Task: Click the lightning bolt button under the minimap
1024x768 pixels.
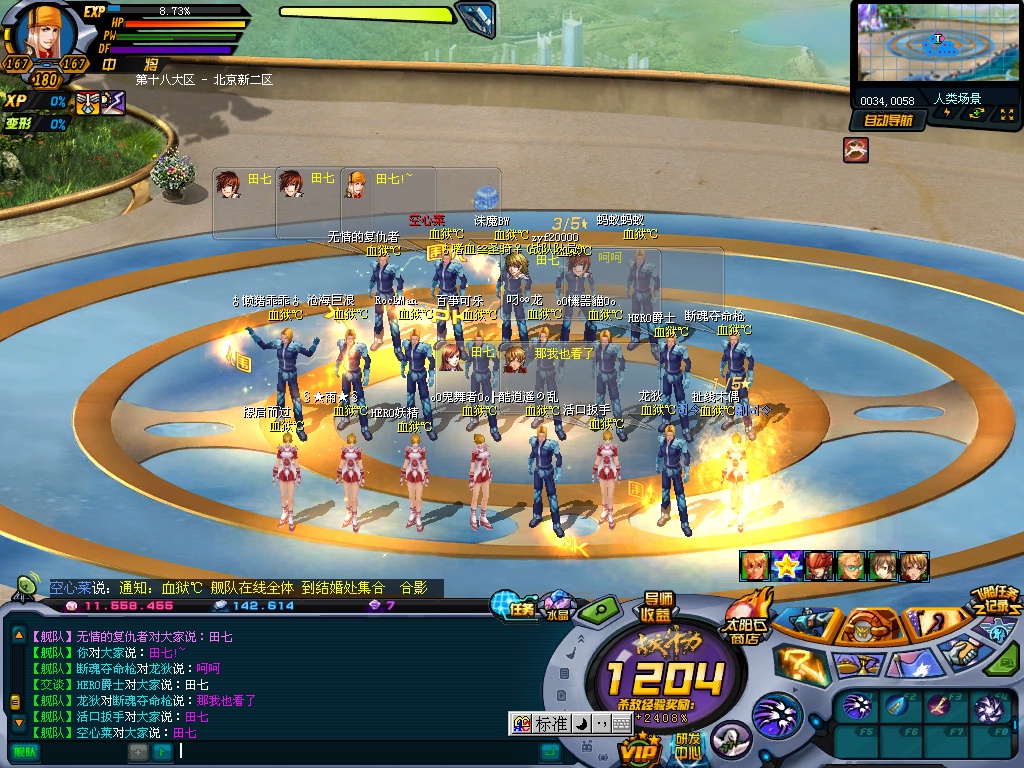Action: pyautogui.click(x=947, y=113)
